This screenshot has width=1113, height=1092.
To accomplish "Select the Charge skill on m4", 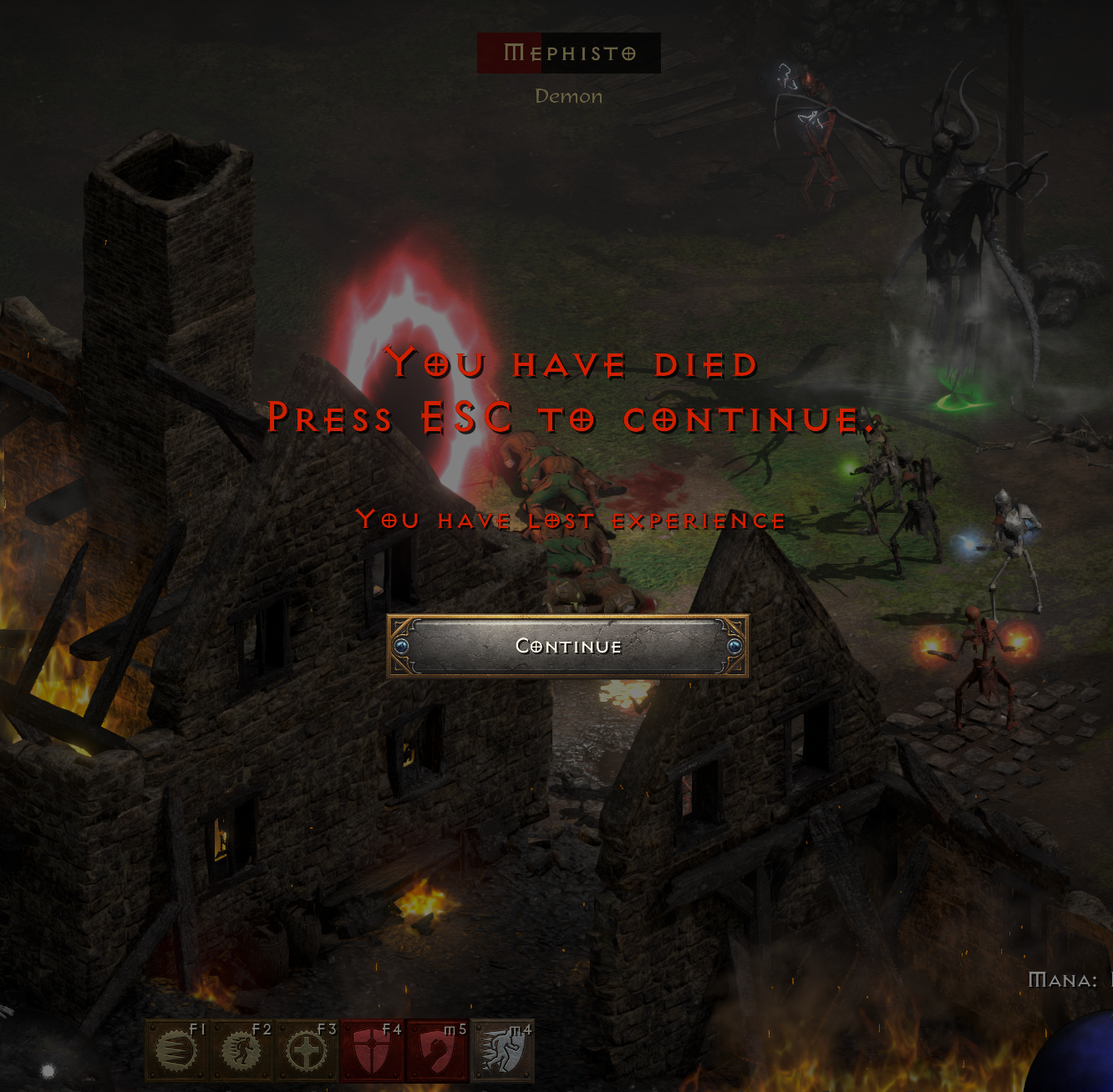I will click(499, 1049).
